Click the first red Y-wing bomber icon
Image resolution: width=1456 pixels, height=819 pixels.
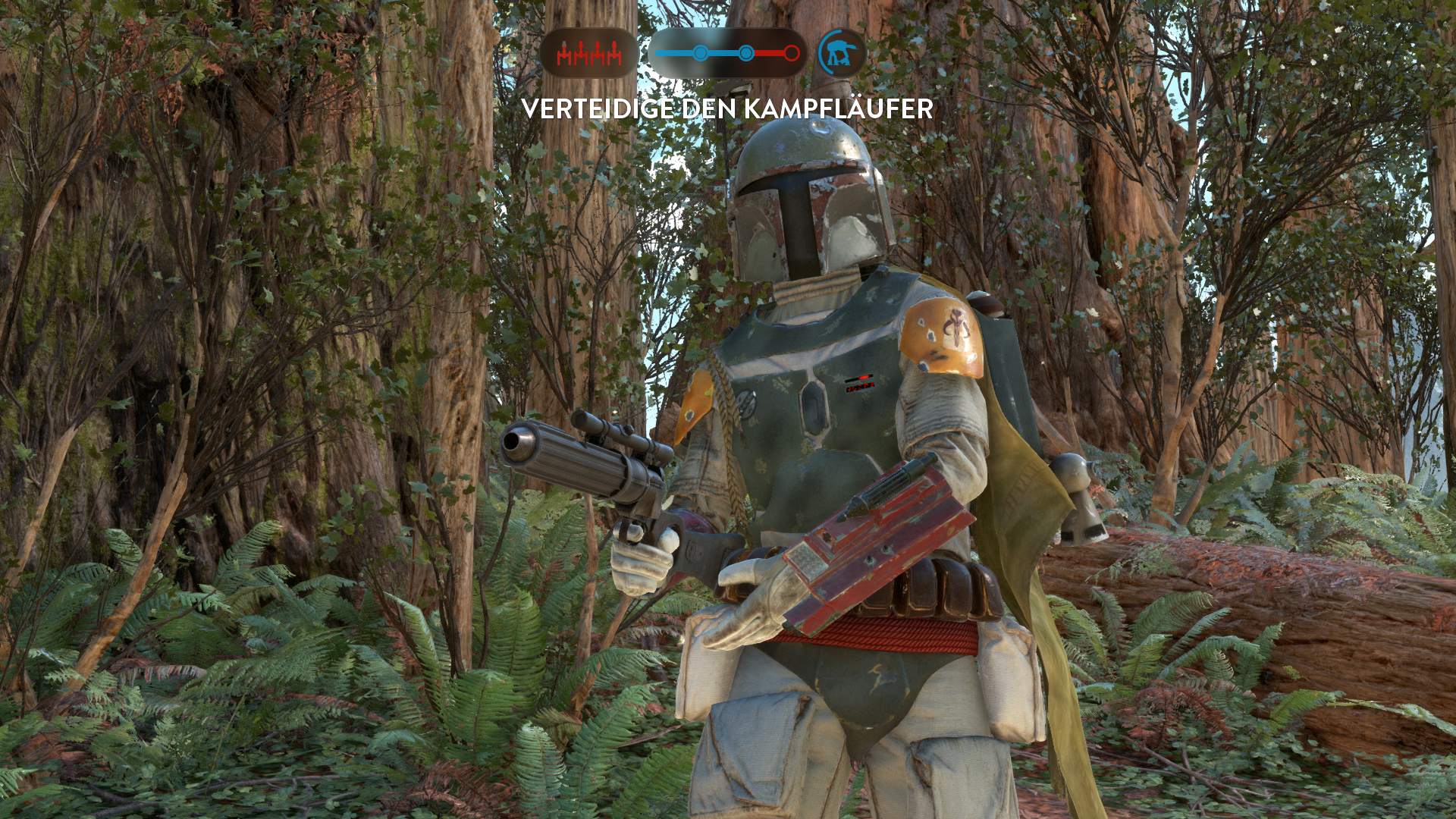(564, 53)
